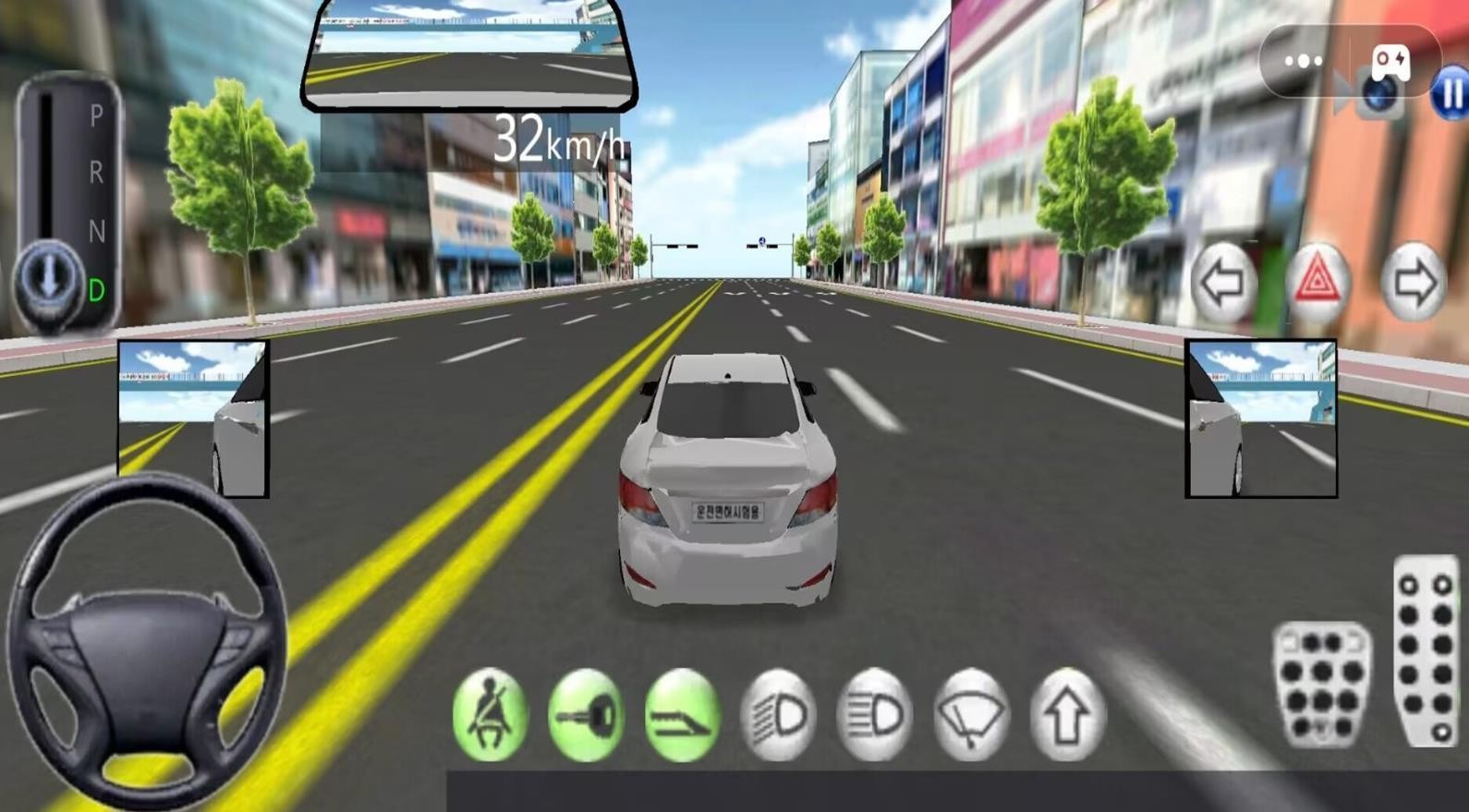Tap the right side mirror view
Image resolution: width=1469 pixels, height=812 pixels.
[1260, 418]
